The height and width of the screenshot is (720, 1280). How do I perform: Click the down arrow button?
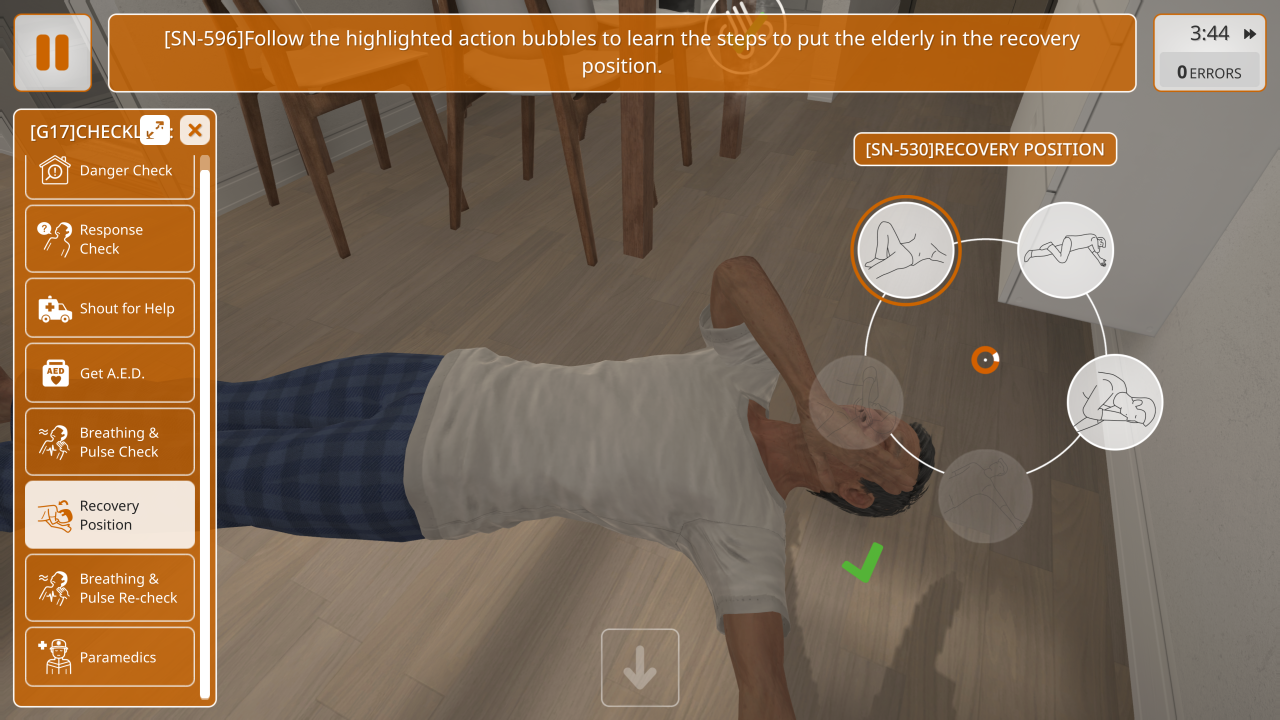[640, 668]
